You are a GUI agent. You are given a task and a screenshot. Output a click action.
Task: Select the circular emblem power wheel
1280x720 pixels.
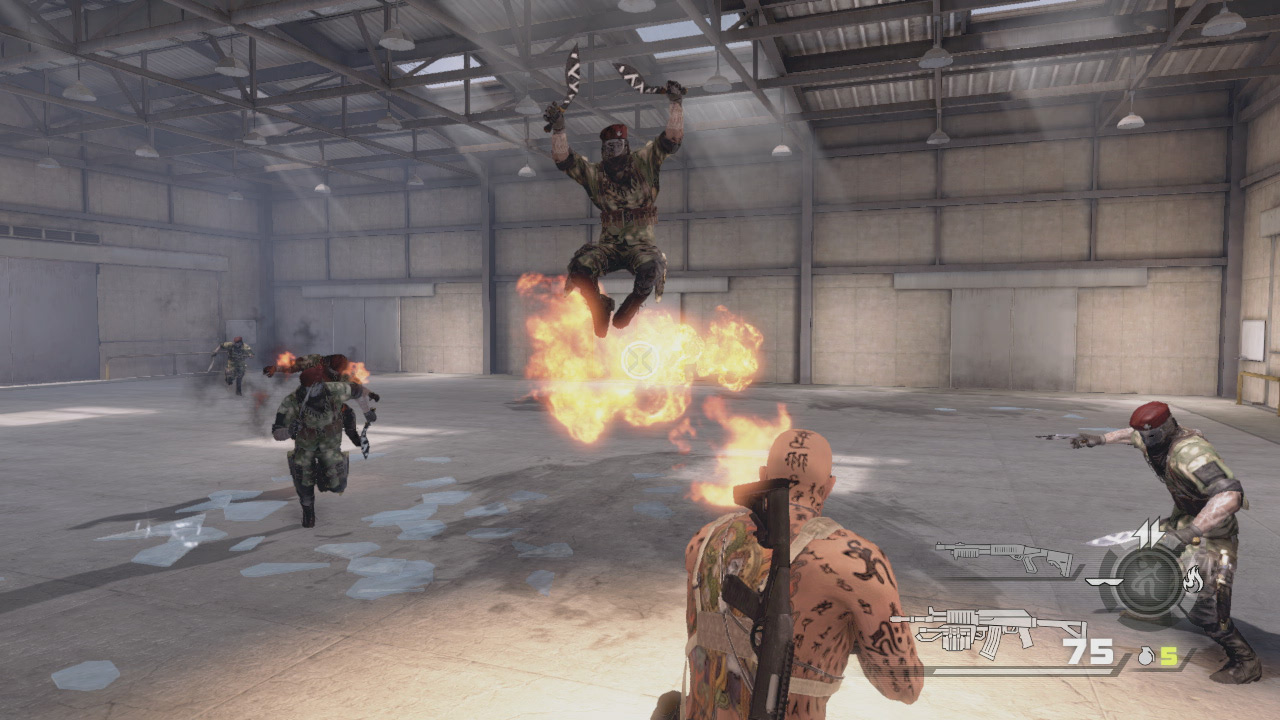[x=1148, y=581]
